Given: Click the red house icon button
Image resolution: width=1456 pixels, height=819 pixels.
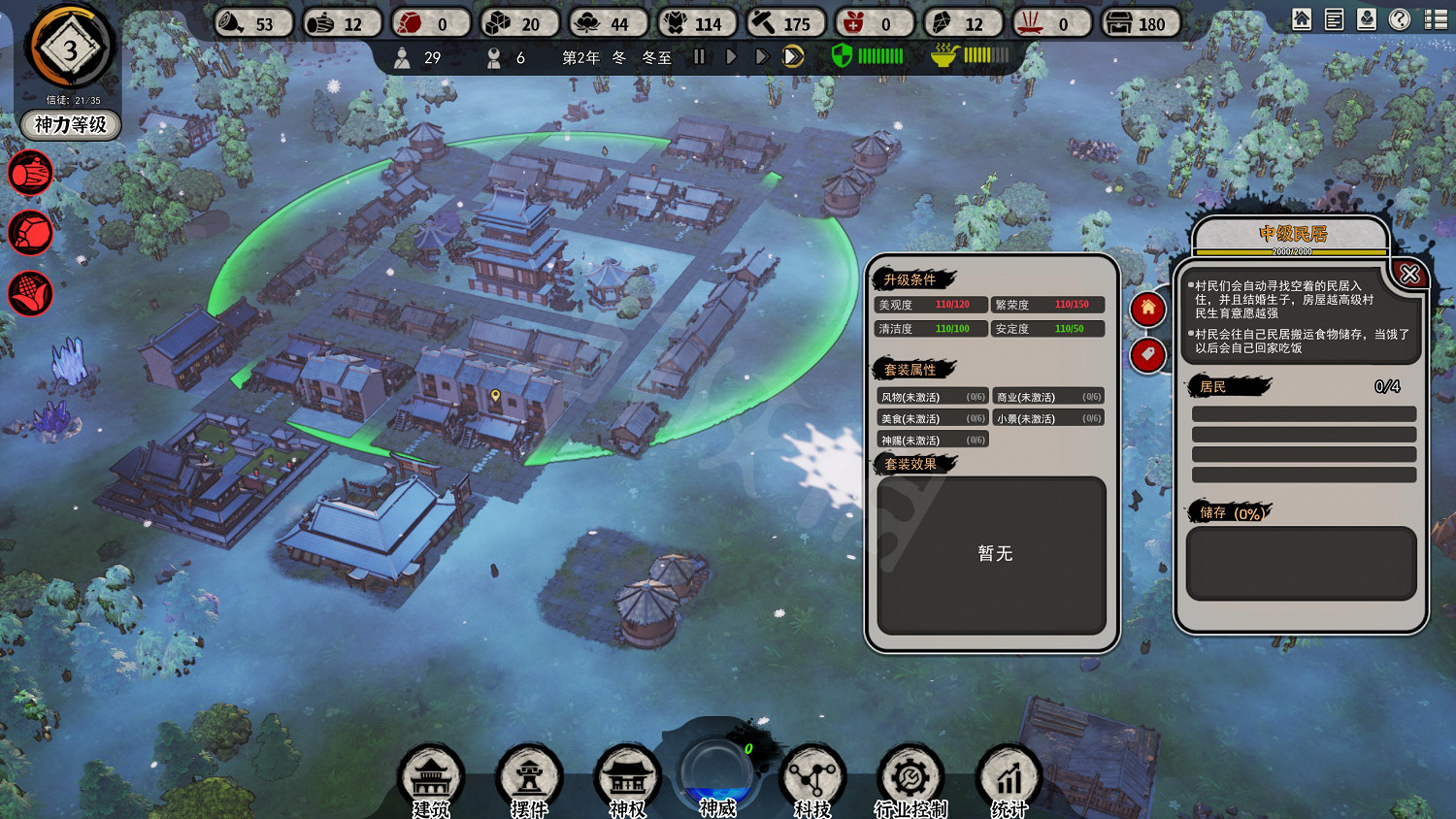Looking at the screenshot, I should pos(1147,309).
